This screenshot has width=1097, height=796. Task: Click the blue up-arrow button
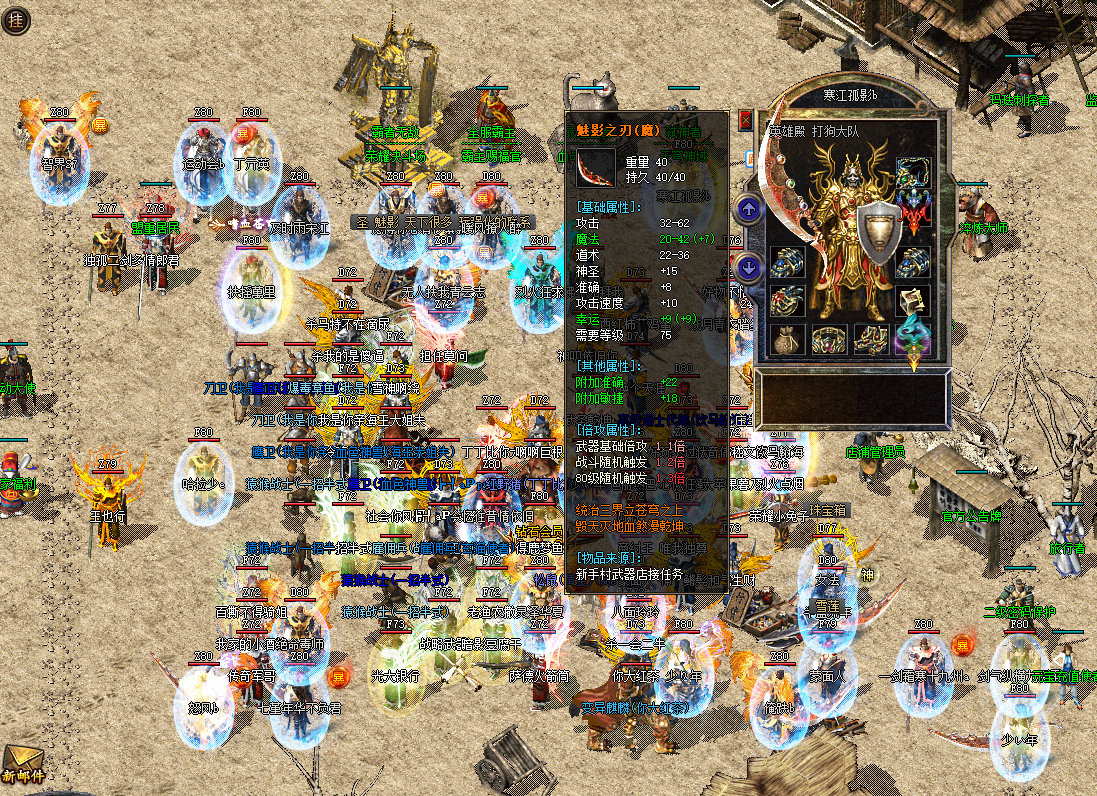(x=748, y=209)
